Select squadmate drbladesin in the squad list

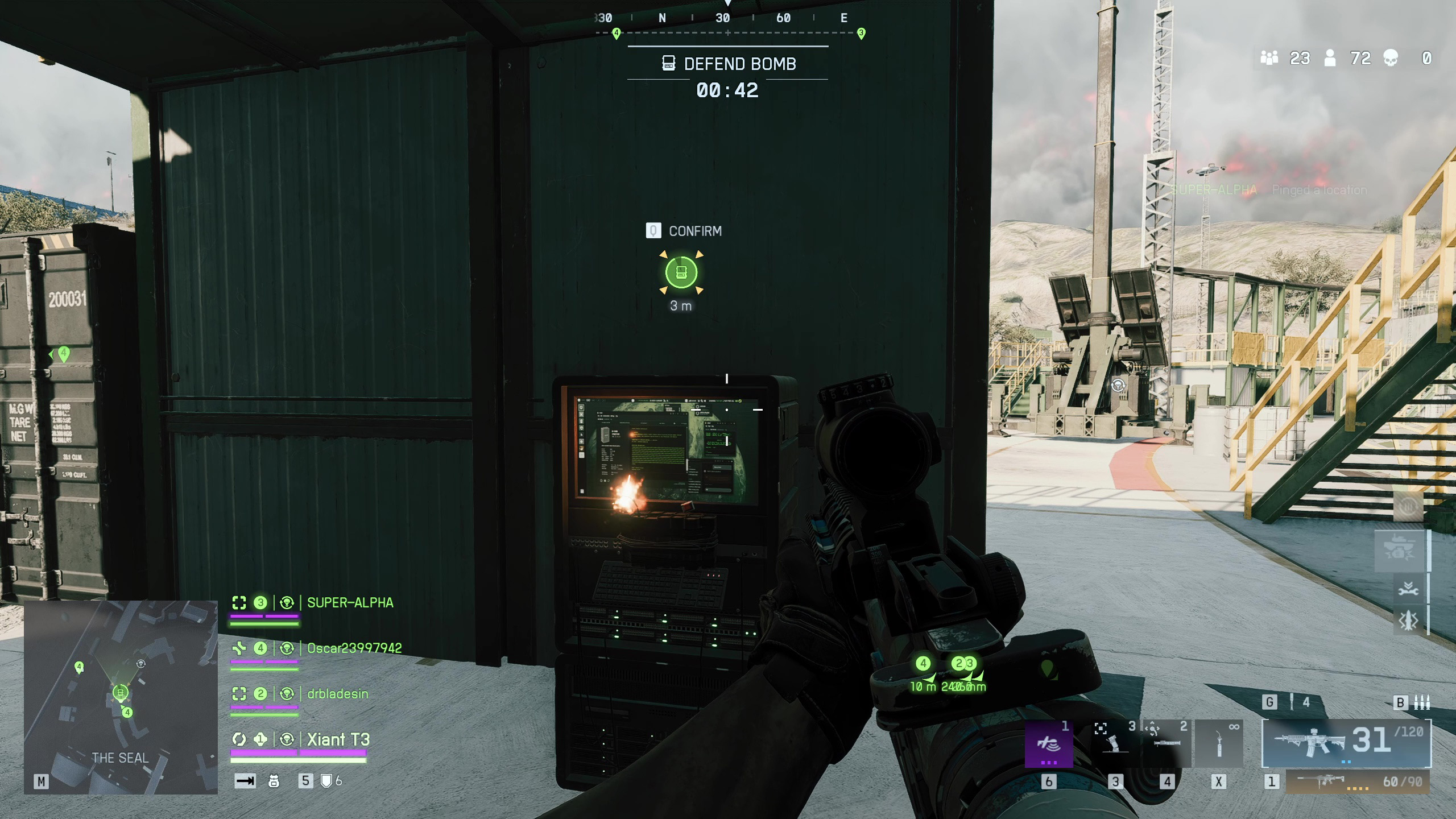tap(337, 694)
